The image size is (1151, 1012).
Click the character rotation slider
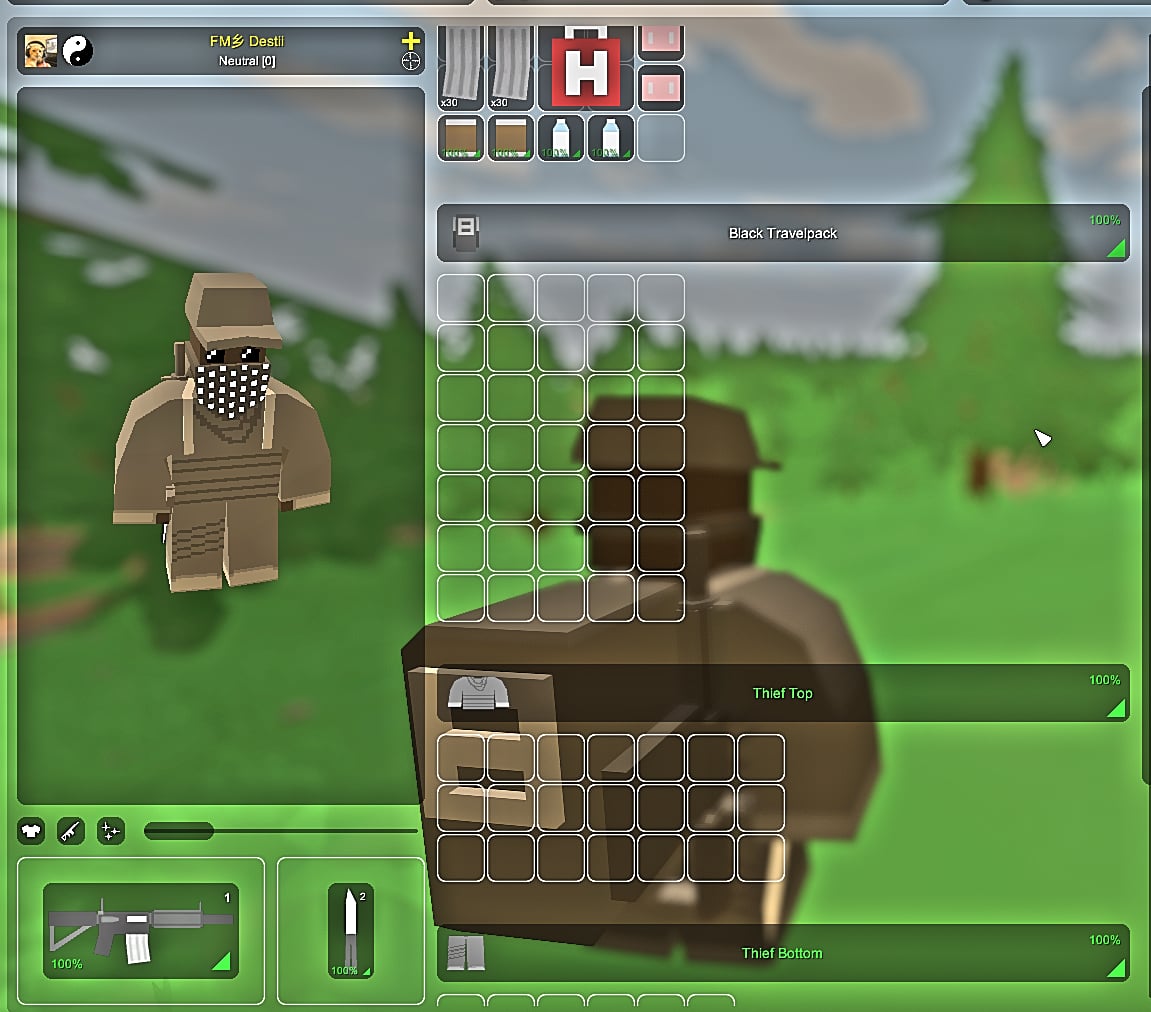click(x=280, y=830)
